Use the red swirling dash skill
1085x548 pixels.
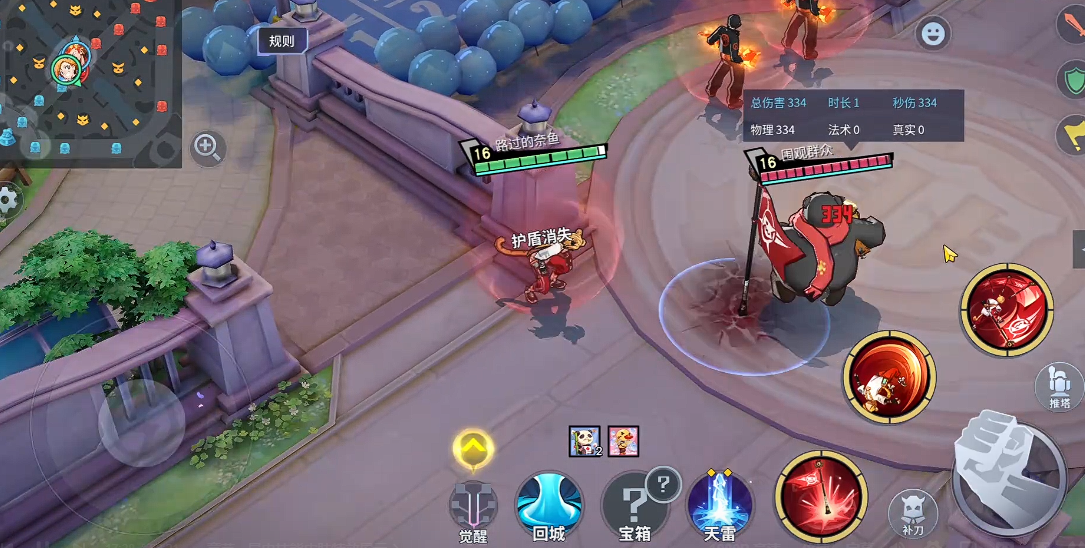pyautogui.click(x=889, y=377)
